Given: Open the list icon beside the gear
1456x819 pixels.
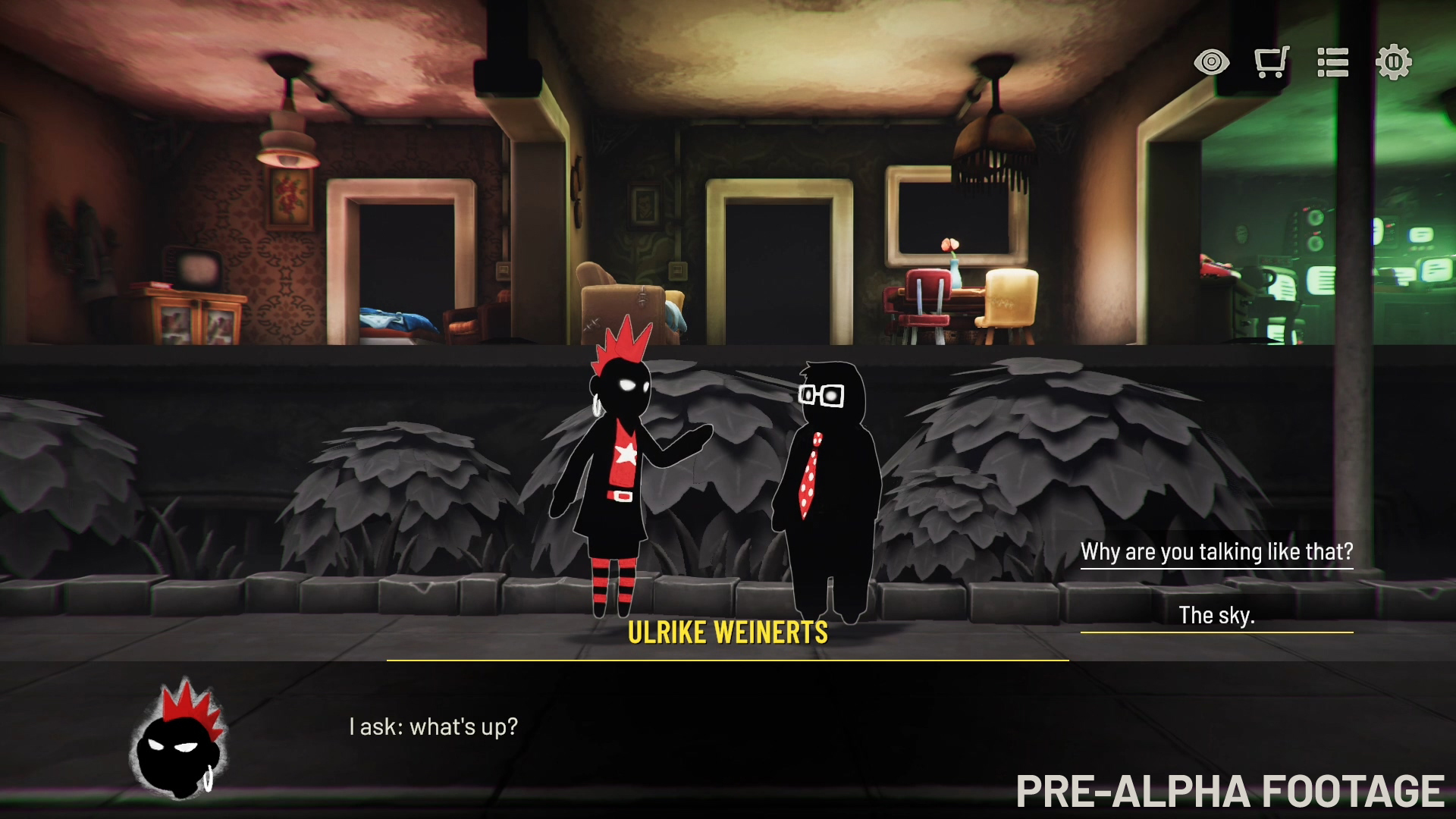Looking at the screenshot, I should pos(1333,63).
